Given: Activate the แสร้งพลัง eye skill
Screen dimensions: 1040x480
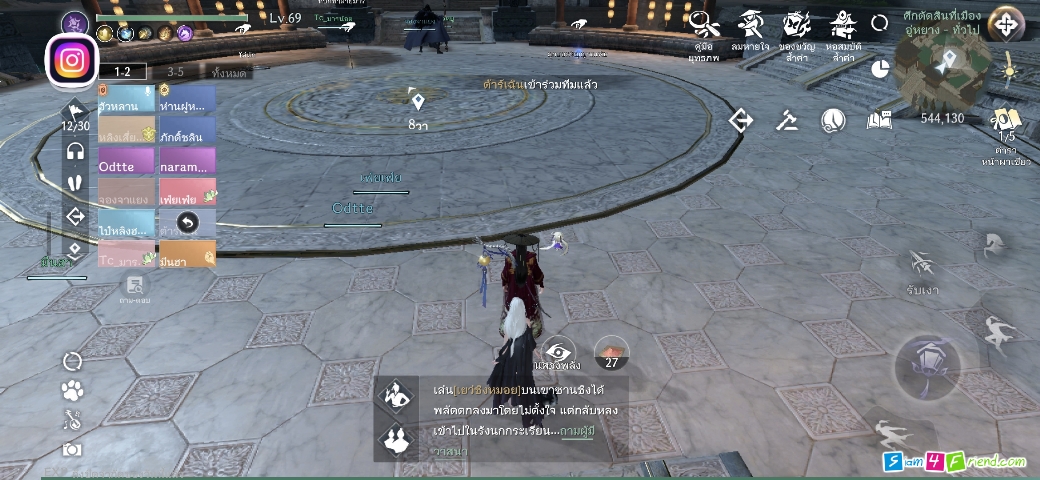Looking at the screenshot, I should click(x=559, y=352).
